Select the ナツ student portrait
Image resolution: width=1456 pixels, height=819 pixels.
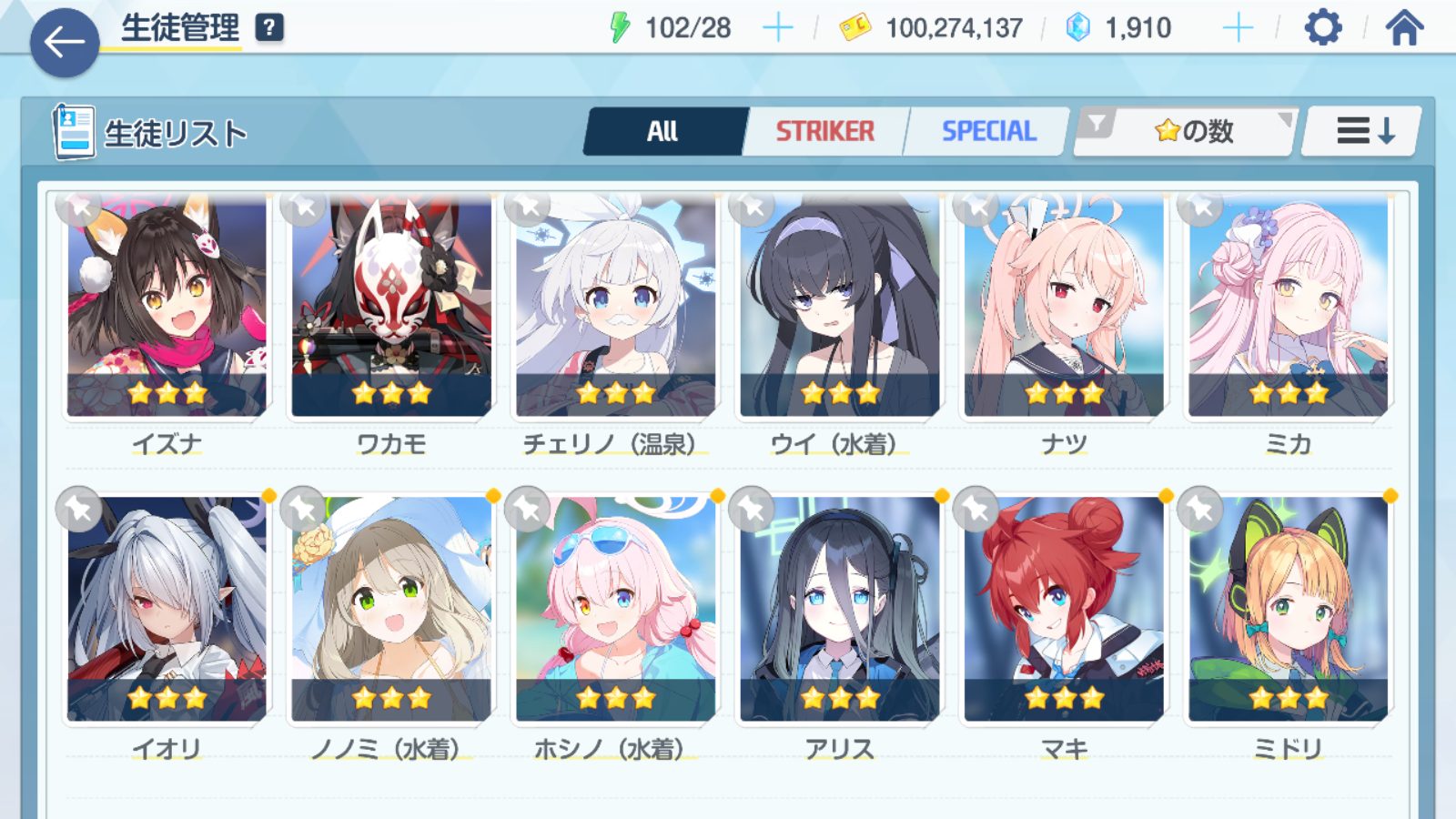pyautogui.click(x=1064, y=307)
